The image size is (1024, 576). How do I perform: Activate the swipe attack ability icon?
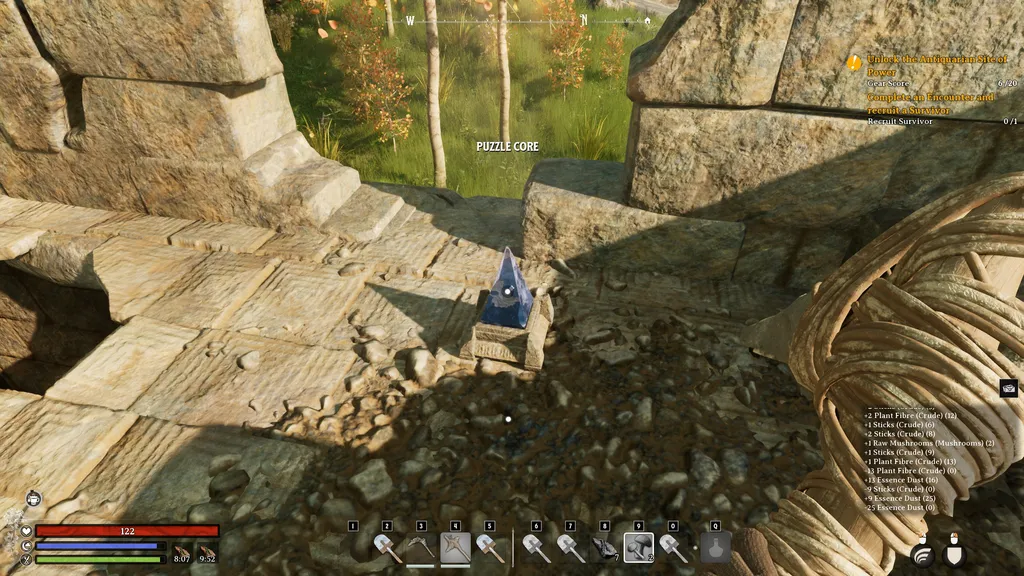(x=922, y=552)
